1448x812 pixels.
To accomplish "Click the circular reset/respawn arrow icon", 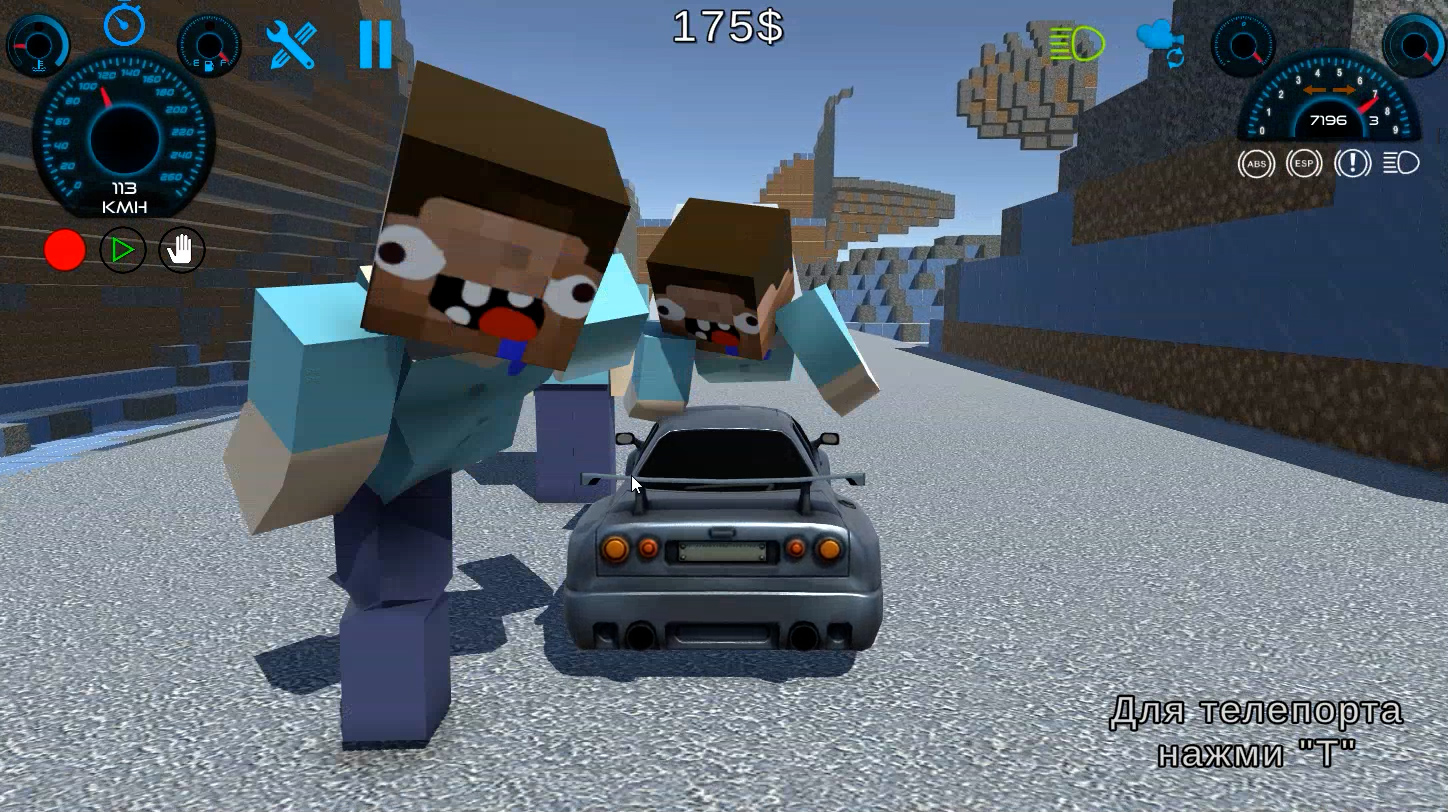I will [1175, 58].
